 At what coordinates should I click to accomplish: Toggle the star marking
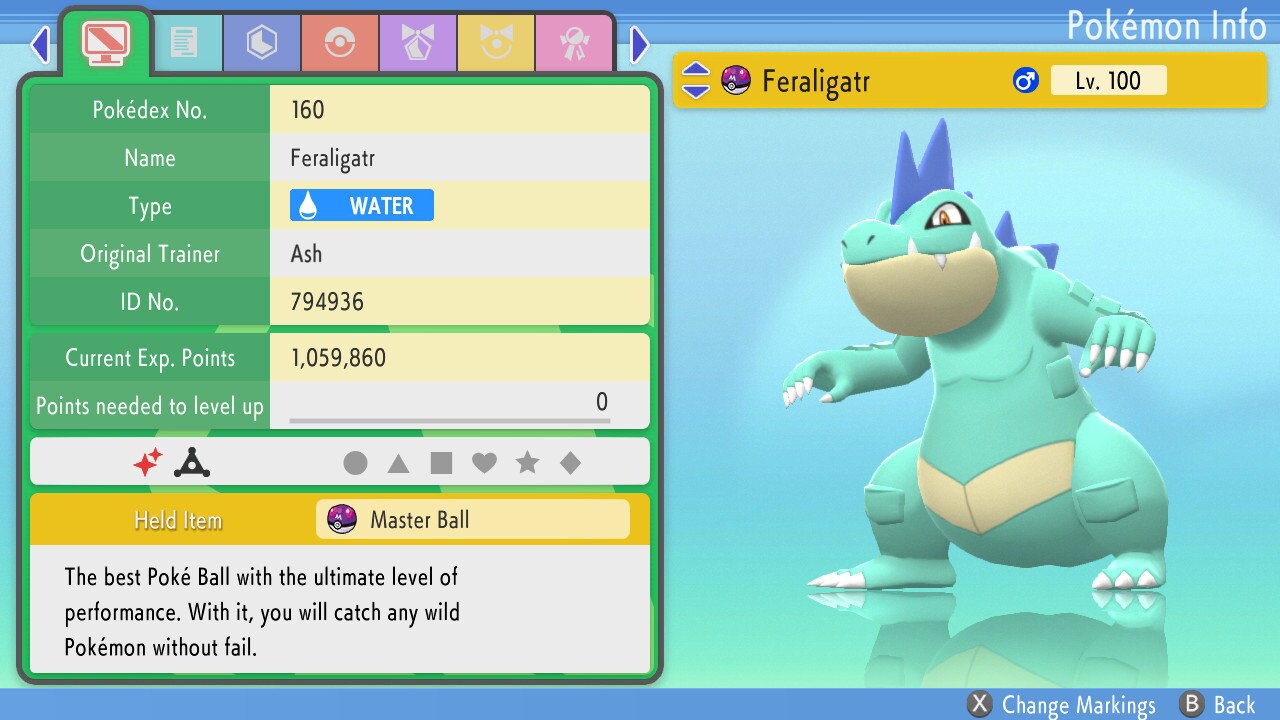(528, 463)
